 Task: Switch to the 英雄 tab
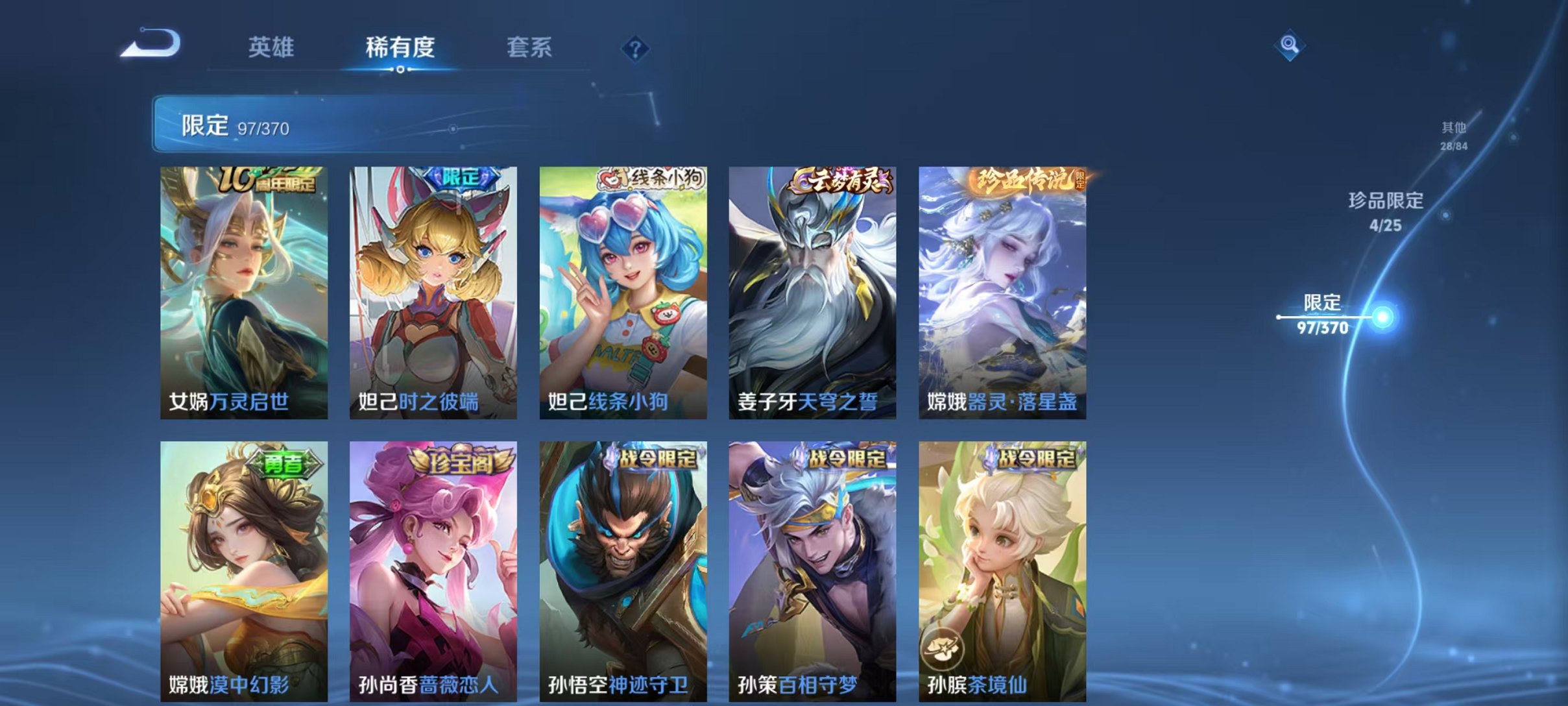(272, 47)
